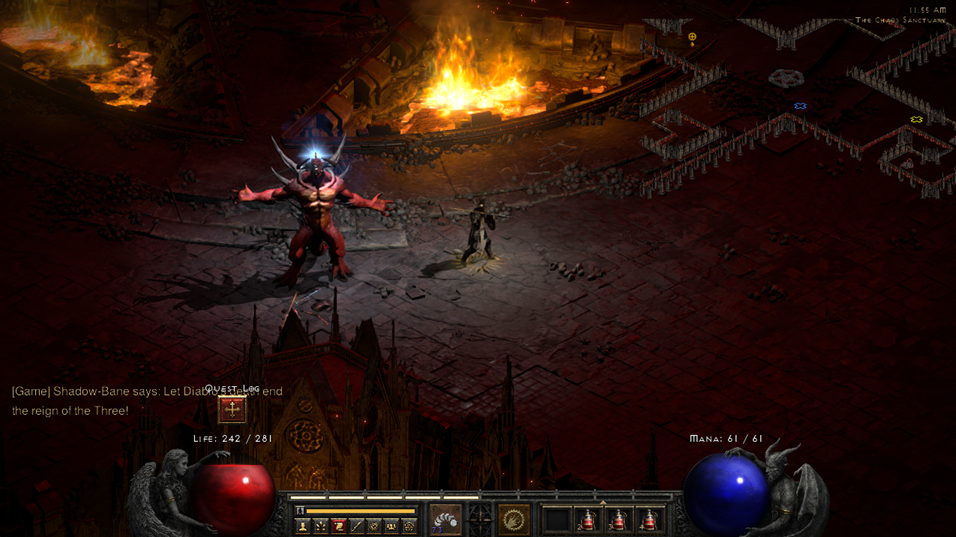Screen dimensions: 956x537
Task: Select the right-click hand skill icon
Action: coord(514,519)
